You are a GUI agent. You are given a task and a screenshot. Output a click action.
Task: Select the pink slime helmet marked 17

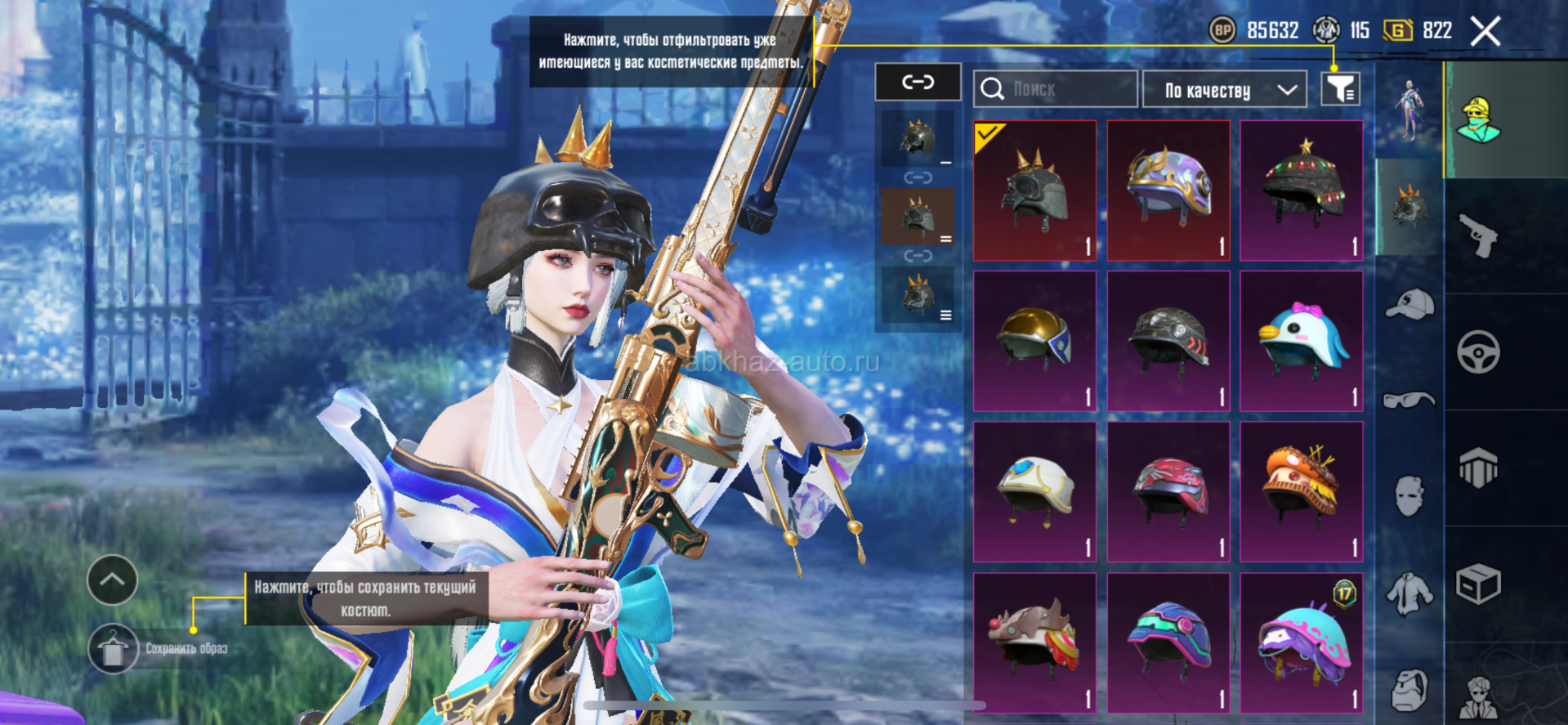1301,642
